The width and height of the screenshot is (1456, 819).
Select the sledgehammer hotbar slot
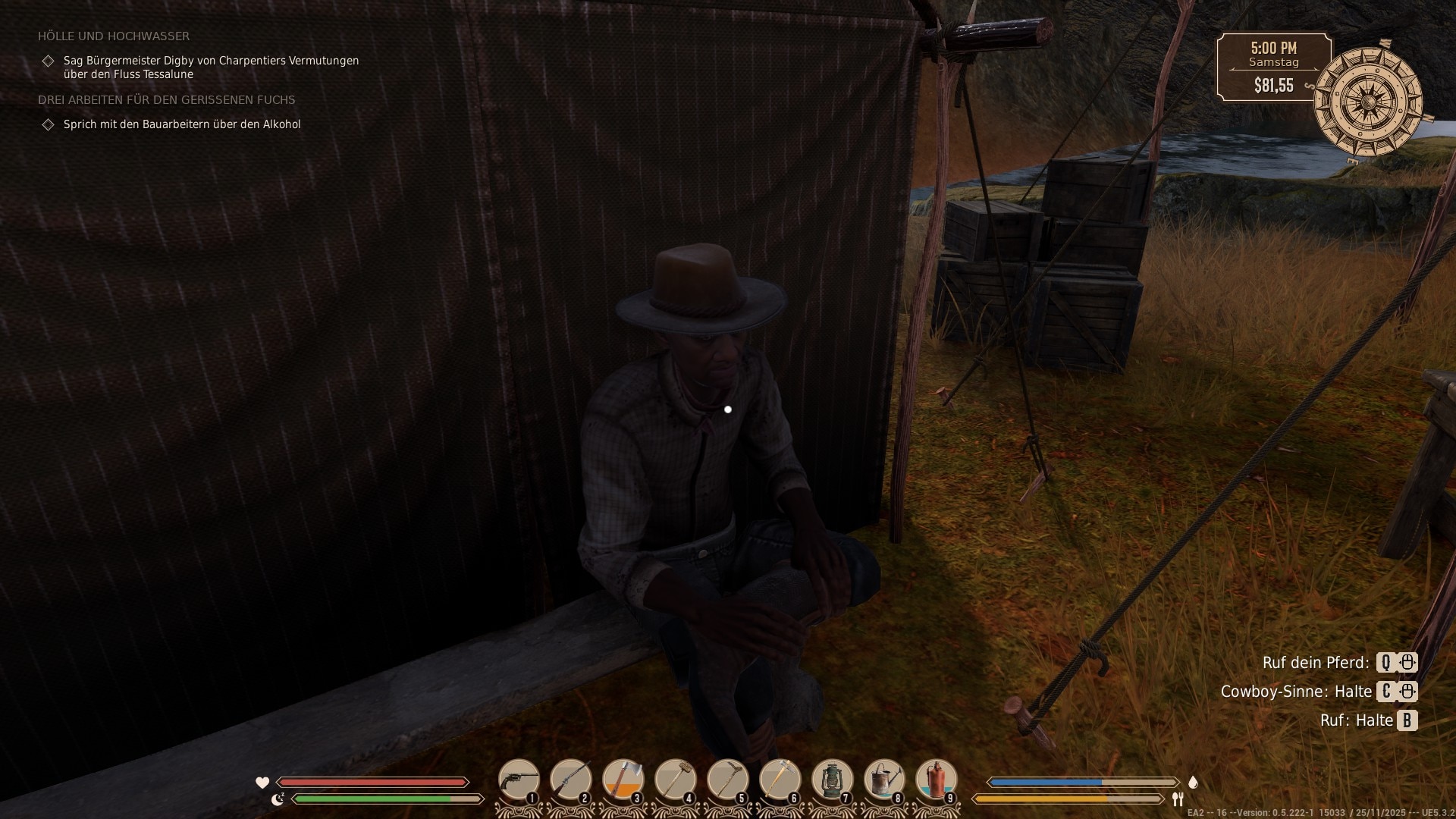pos(676,780)
